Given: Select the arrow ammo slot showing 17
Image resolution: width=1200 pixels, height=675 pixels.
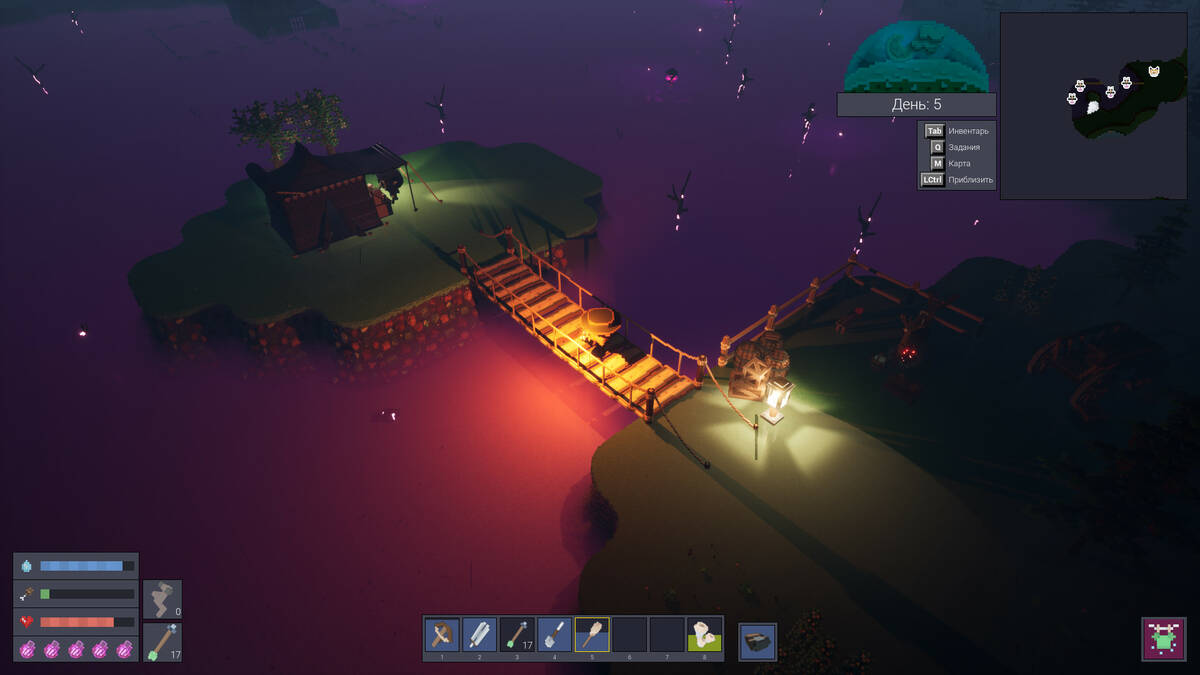Looking at the screenshot, I should pyautogui.click(x=162, y=642).
